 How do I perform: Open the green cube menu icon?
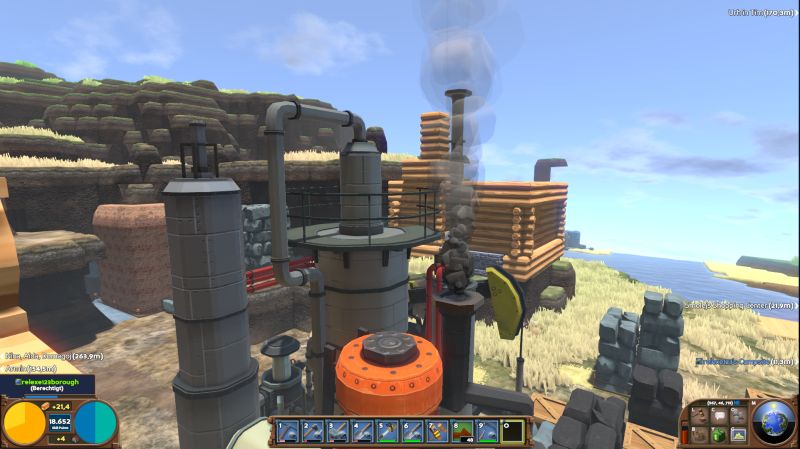[x=717, y=434]
